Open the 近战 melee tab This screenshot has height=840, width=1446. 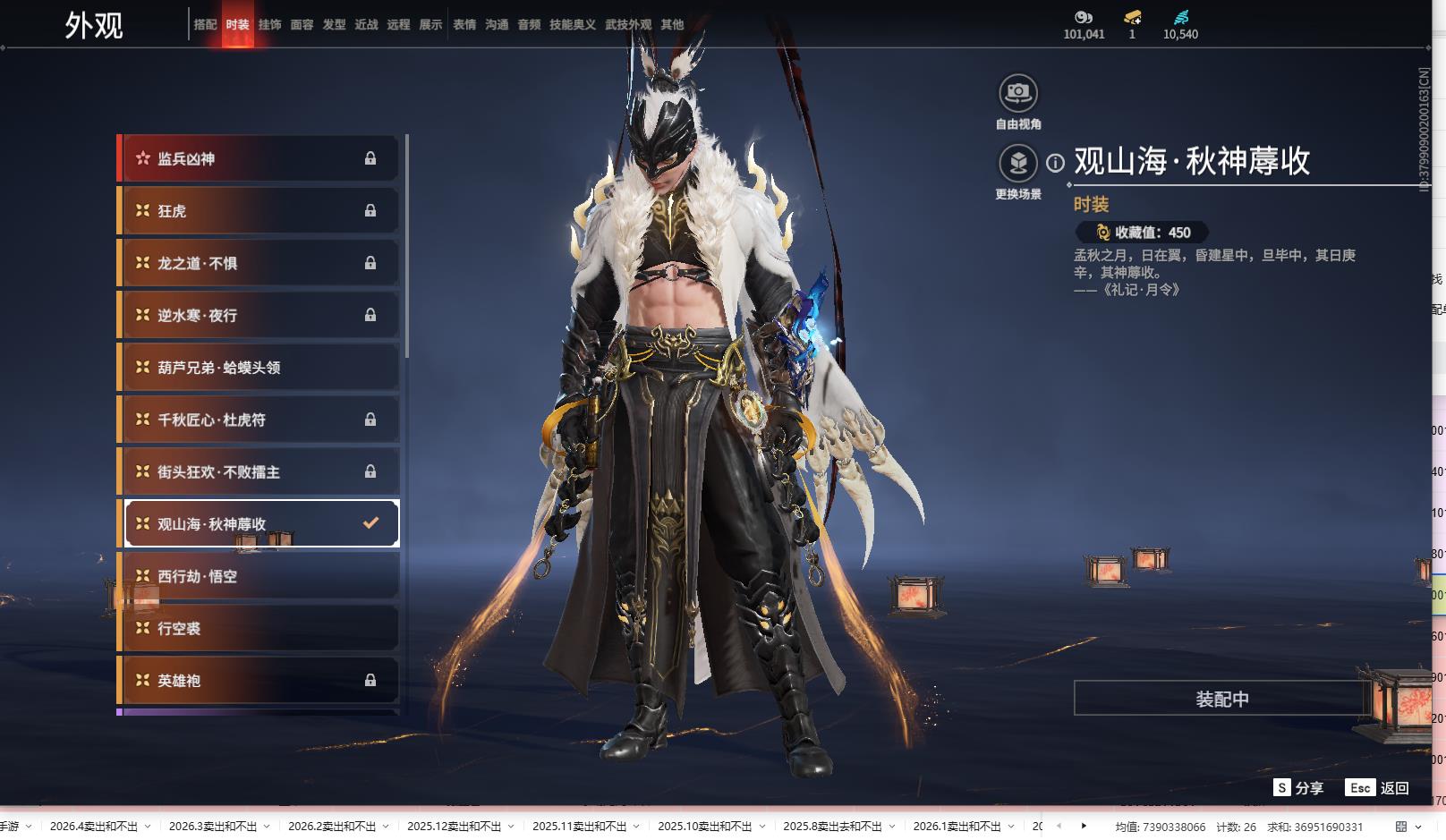366,24
